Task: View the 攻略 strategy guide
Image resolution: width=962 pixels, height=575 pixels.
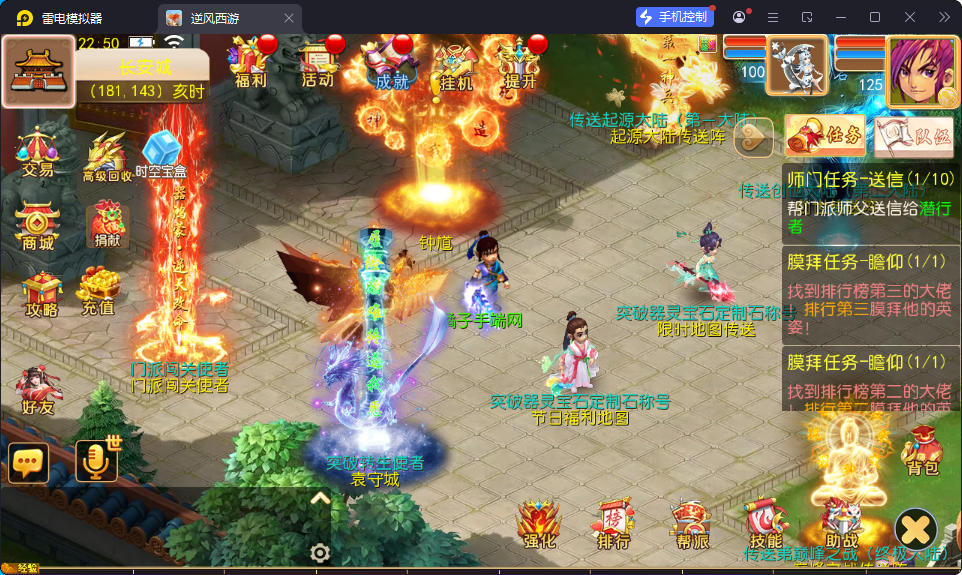Action: click(x=40, y=294)
